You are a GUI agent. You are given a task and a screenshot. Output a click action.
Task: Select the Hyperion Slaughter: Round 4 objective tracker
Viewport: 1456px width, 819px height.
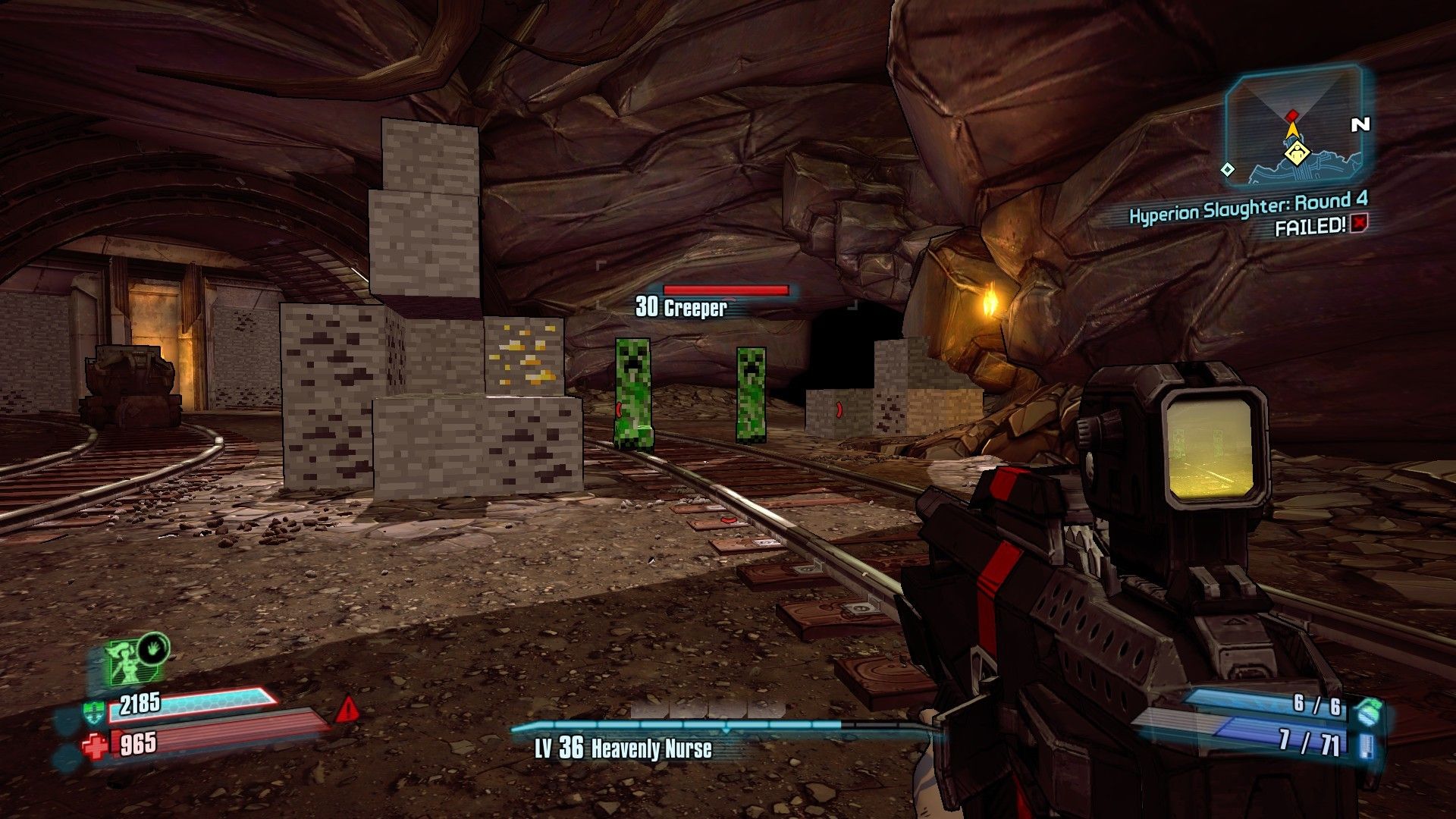click(1248, 207)
